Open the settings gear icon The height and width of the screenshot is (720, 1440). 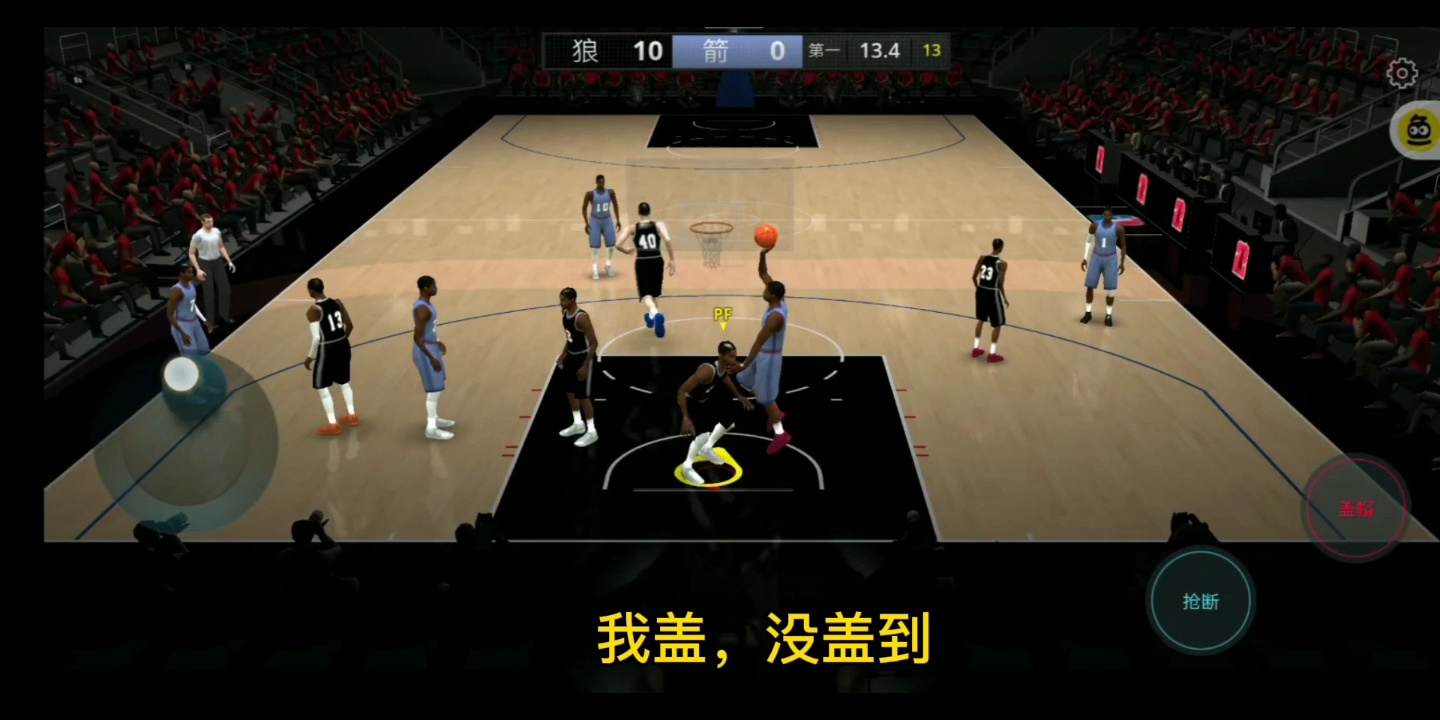[1403, 74]
